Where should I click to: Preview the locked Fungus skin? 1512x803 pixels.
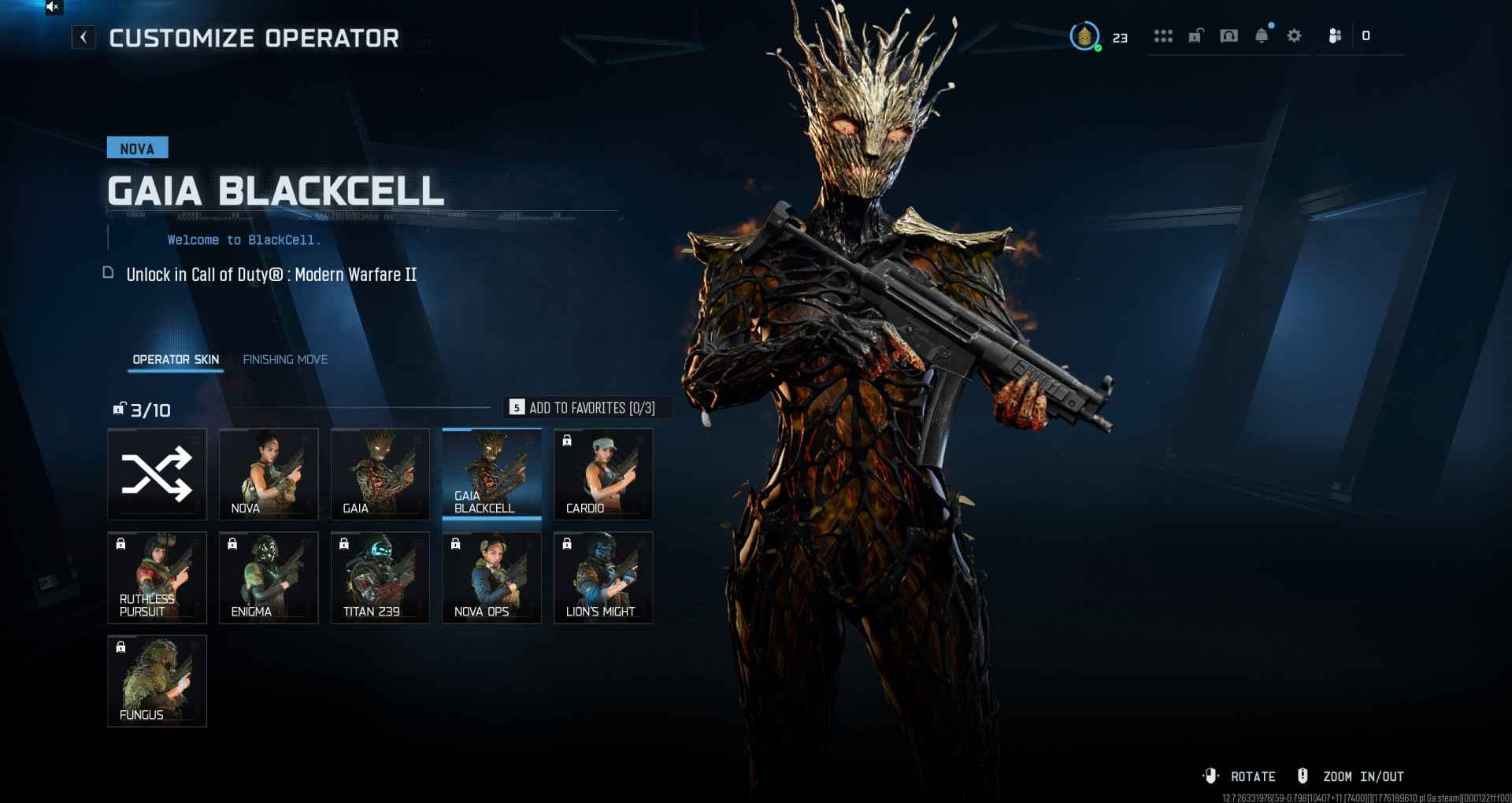157,681
